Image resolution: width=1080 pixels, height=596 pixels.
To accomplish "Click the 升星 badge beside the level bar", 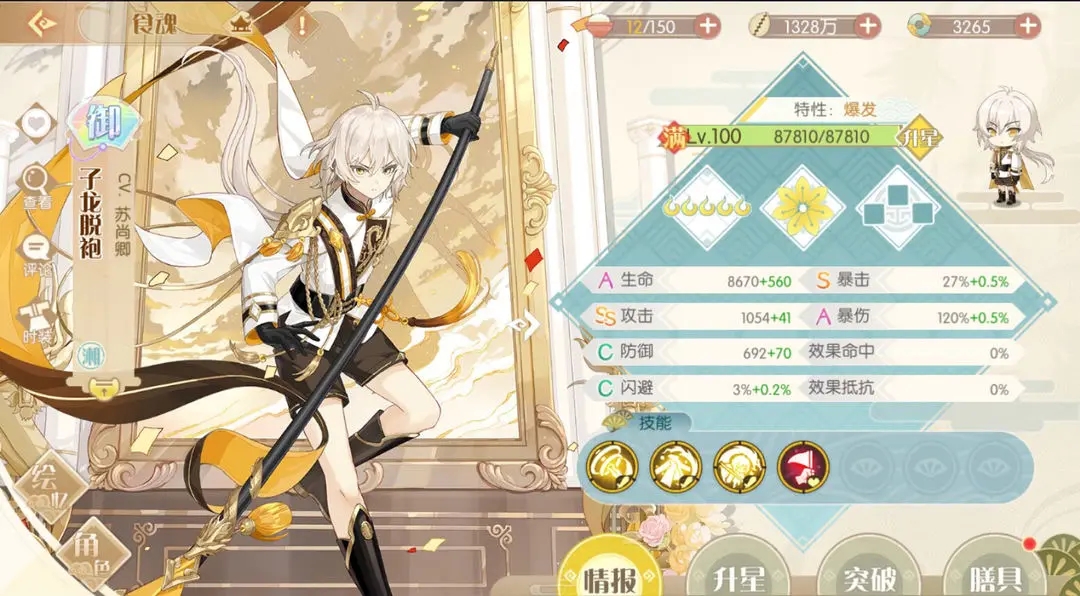I will point(919,137).
